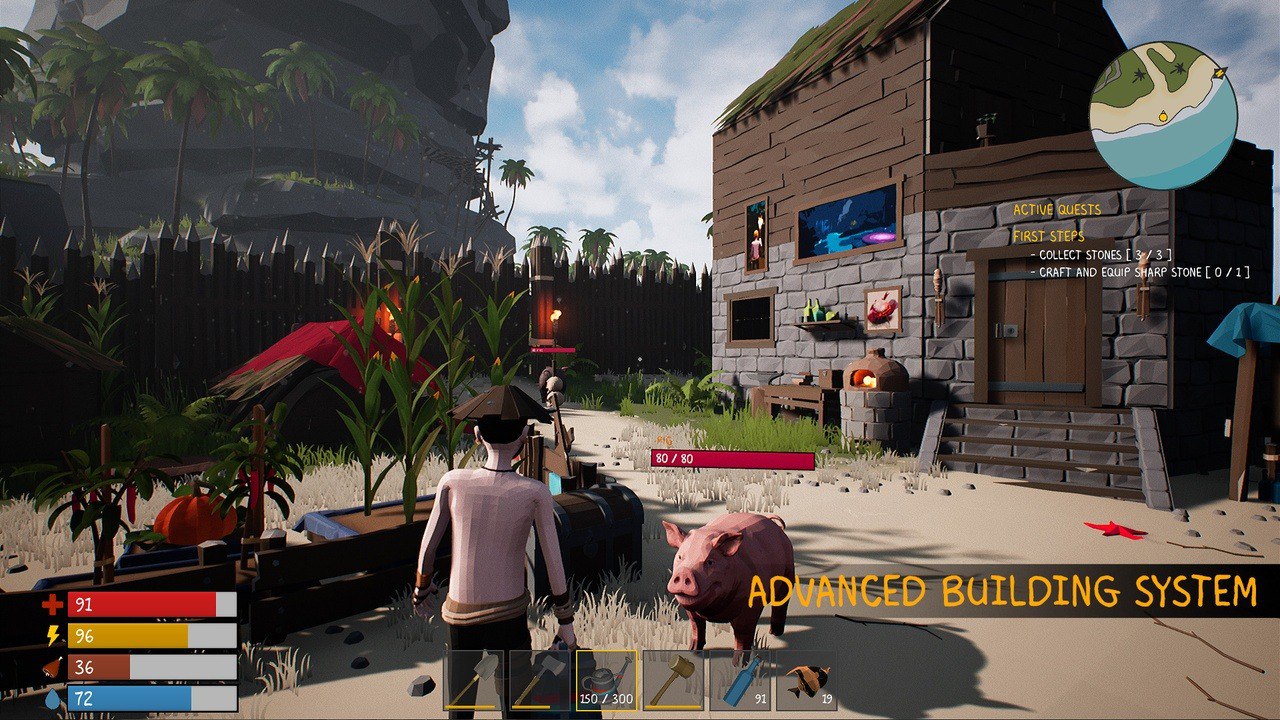Select the wooden mallet in the hotbar
The image size is (1280, 720).
(x=670, y=682)
